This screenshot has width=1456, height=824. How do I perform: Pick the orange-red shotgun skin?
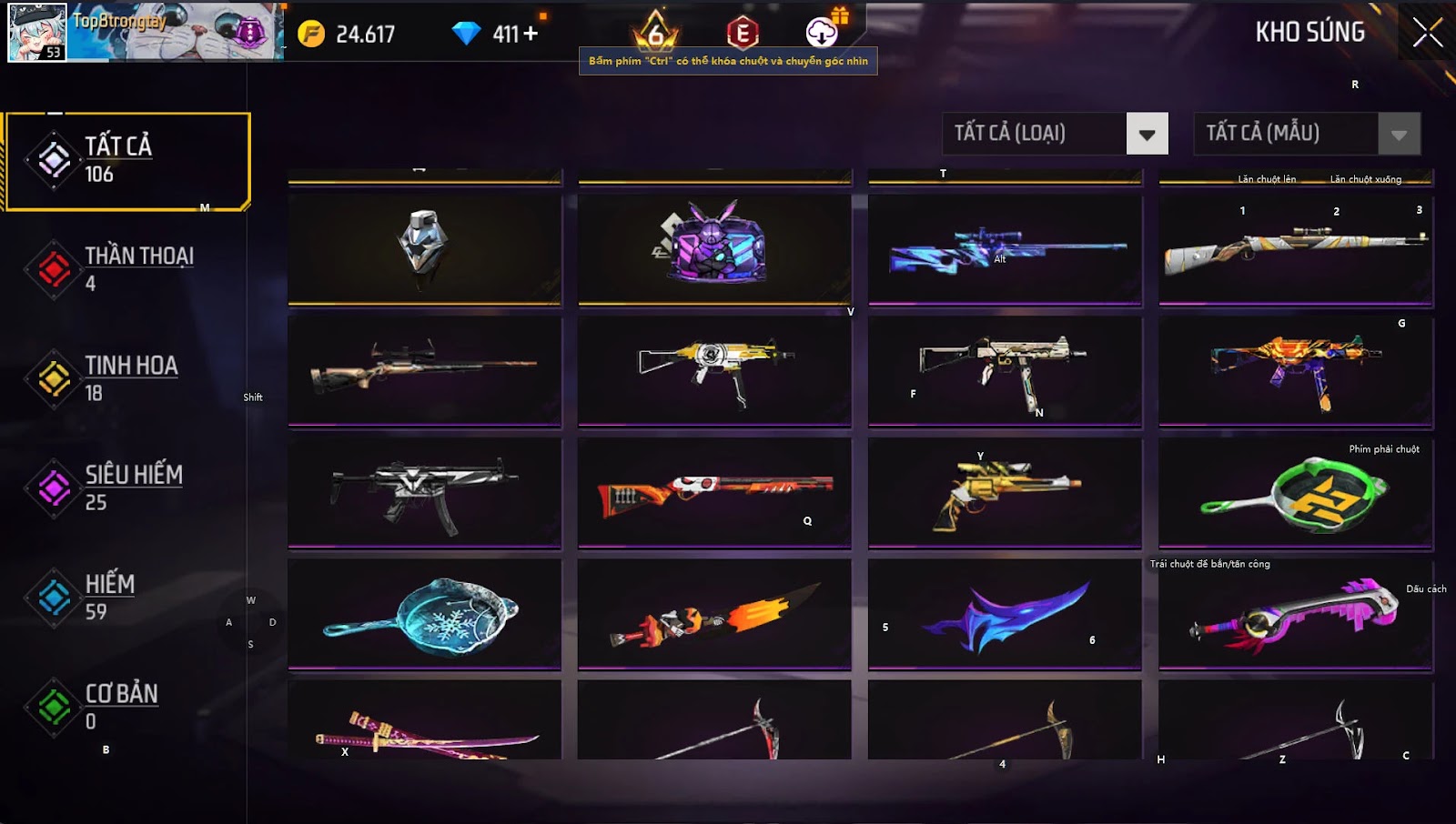pos(714,492)
